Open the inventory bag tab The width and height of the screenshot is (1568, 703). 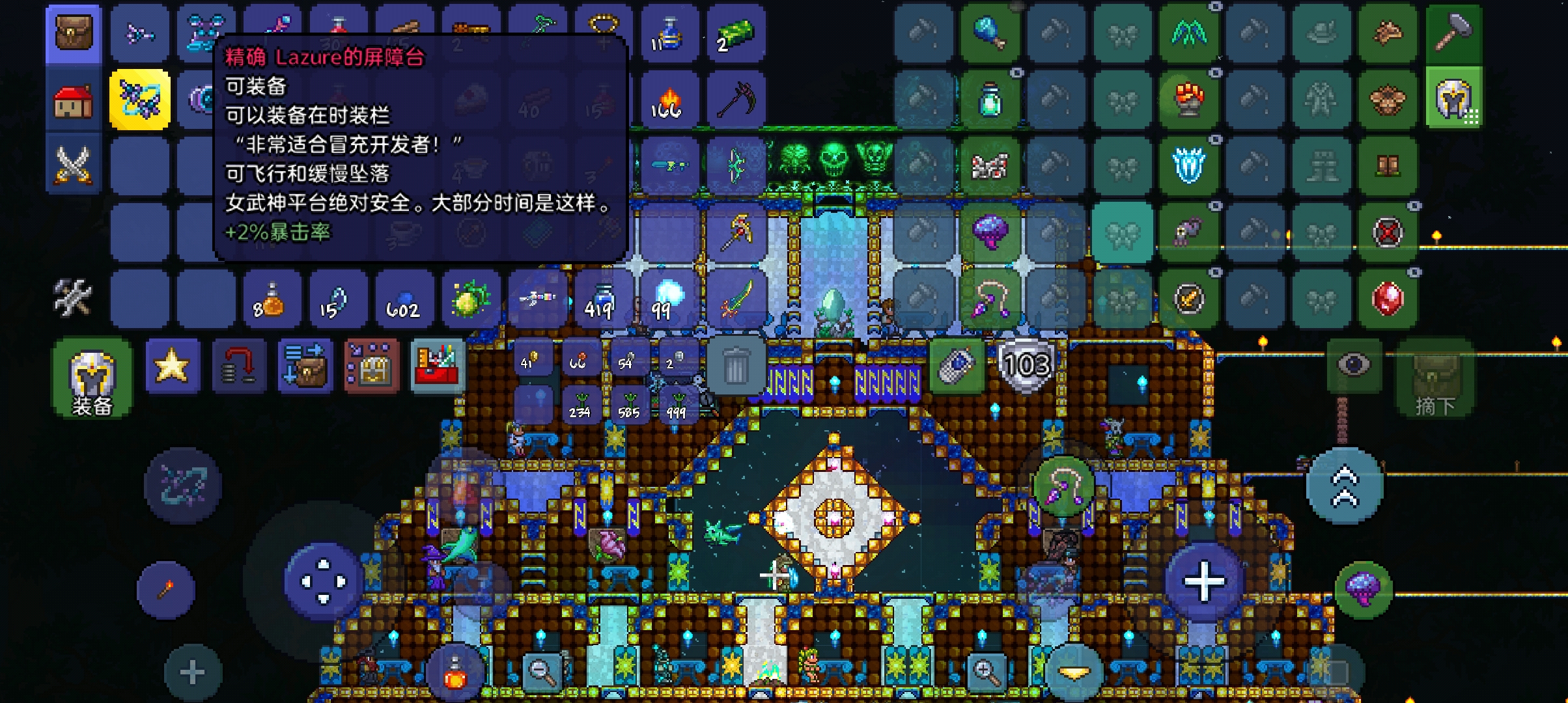(x=74, y=33)
